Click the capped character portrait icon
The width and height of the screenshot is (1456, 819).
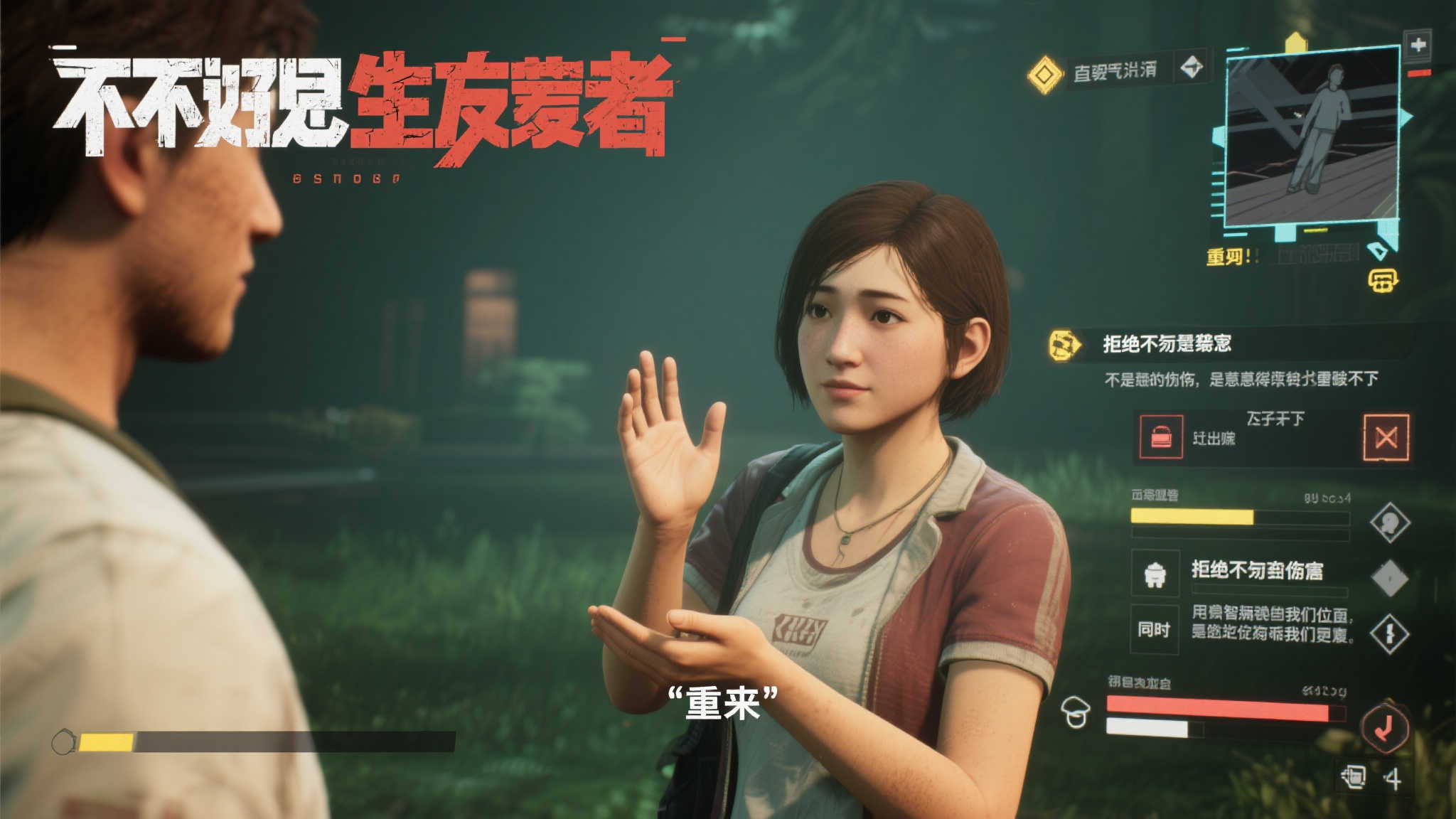[x=1075, y=712]
